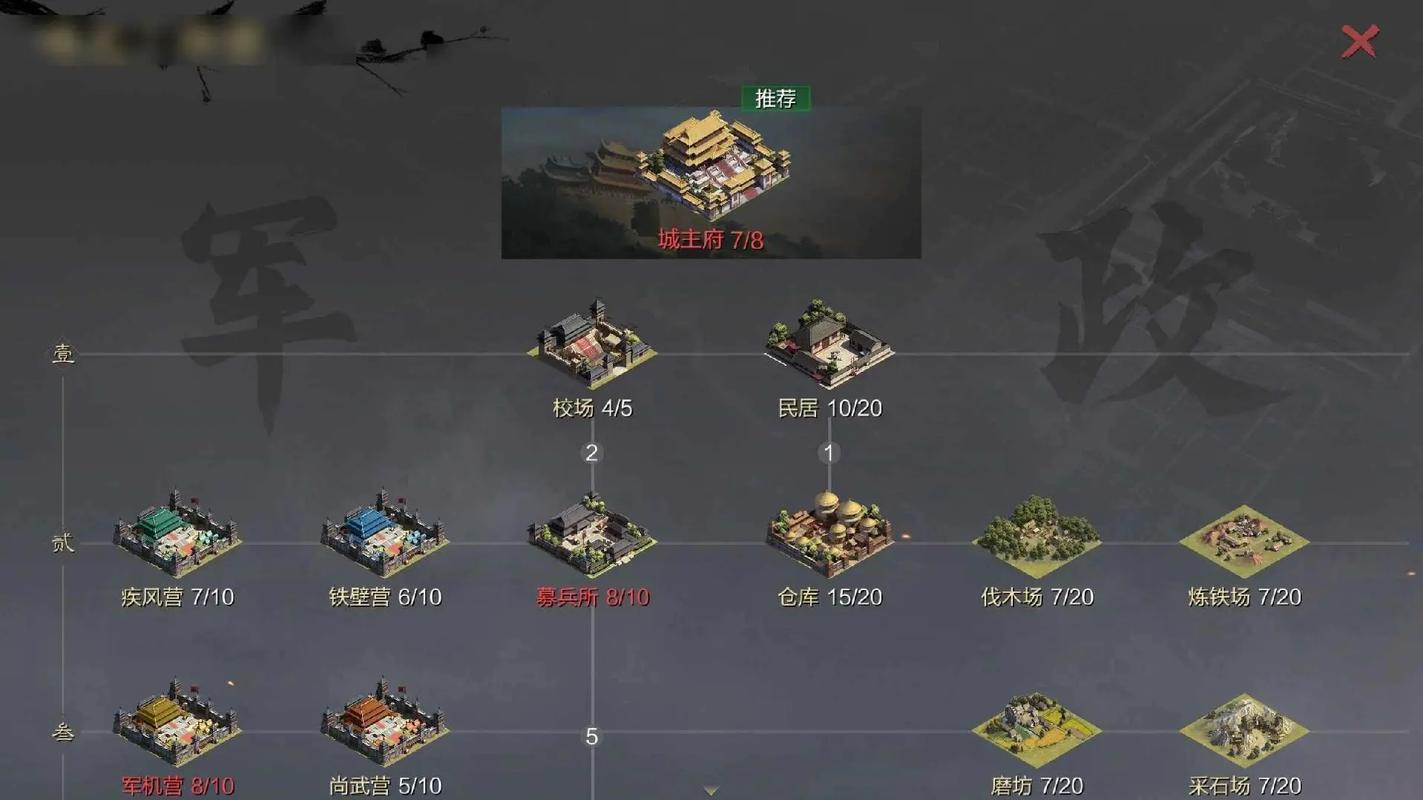Click the green 推荐 recommended badge
Viewport: 1423px width, 800px height.
[774, 99]
